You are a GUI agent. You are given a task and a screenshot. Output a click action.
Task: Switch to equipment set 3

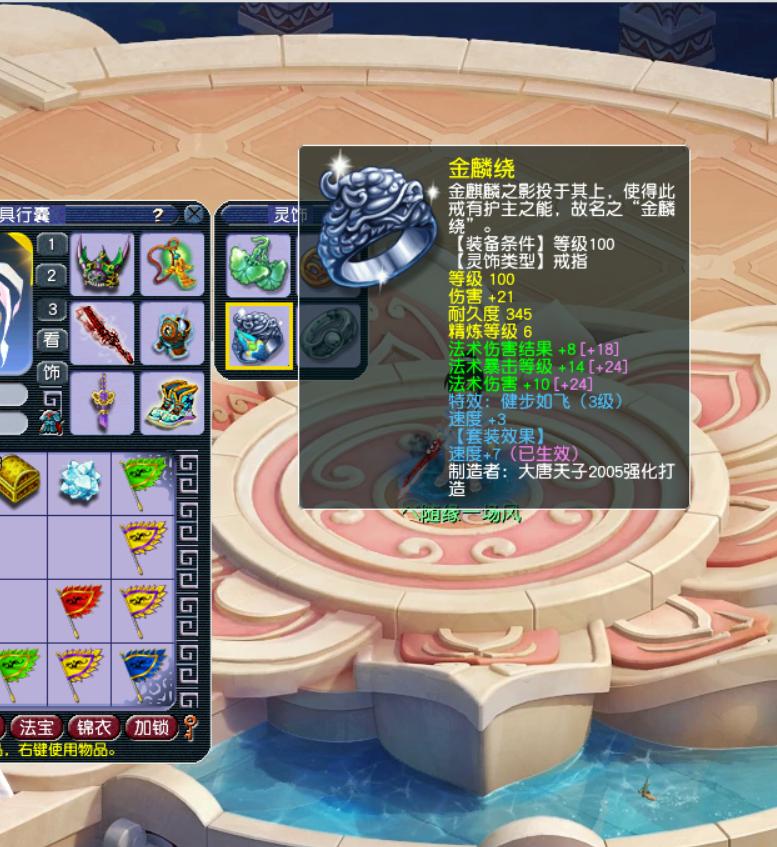click(52, 309)
